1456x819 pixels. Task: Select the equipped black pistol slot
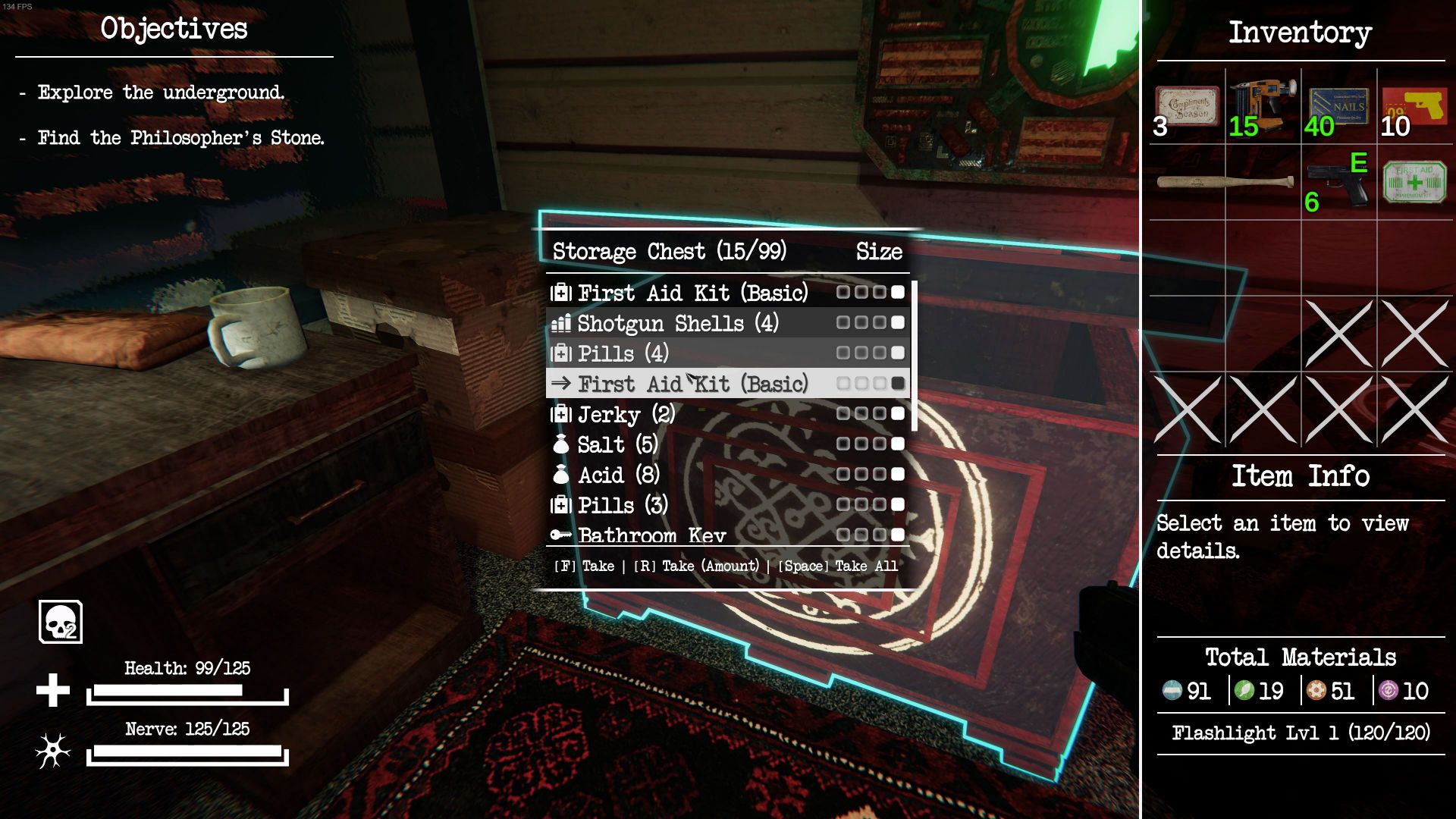1338,183
